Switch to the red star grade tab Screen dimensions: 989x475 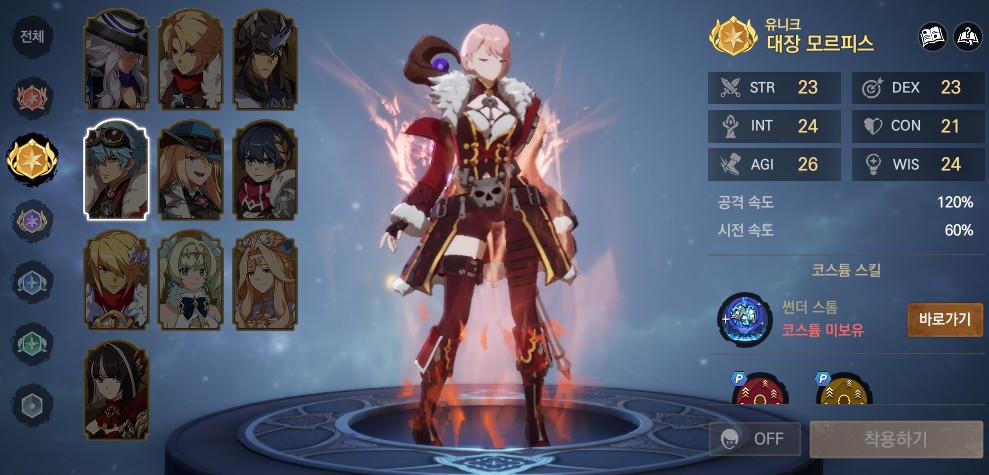click(x=32, y=98)
